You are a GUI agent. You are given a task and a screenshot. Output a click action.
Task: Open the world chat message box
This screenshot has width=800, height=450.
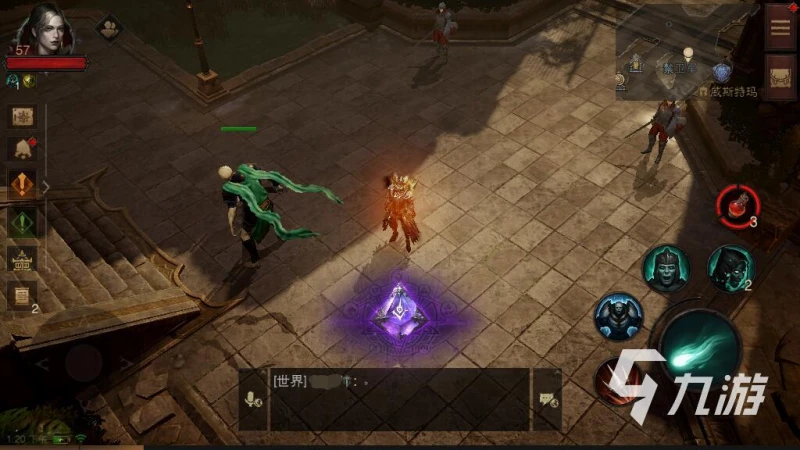(400, 399)
